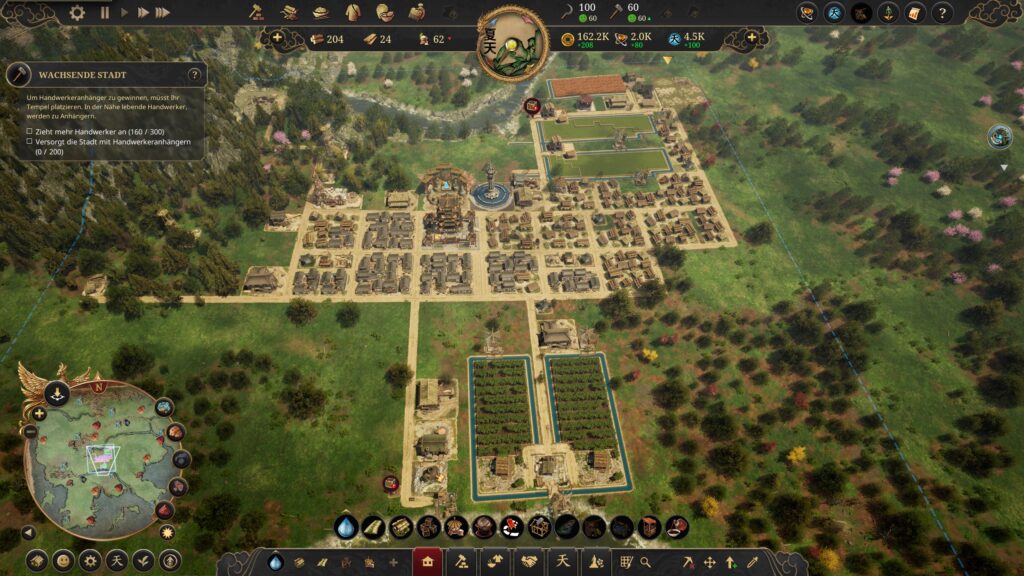The height and width of the screenshot is (576, 1024).
Task: Select the eyedropper copy tool
Action: click(x=752, y=562)
